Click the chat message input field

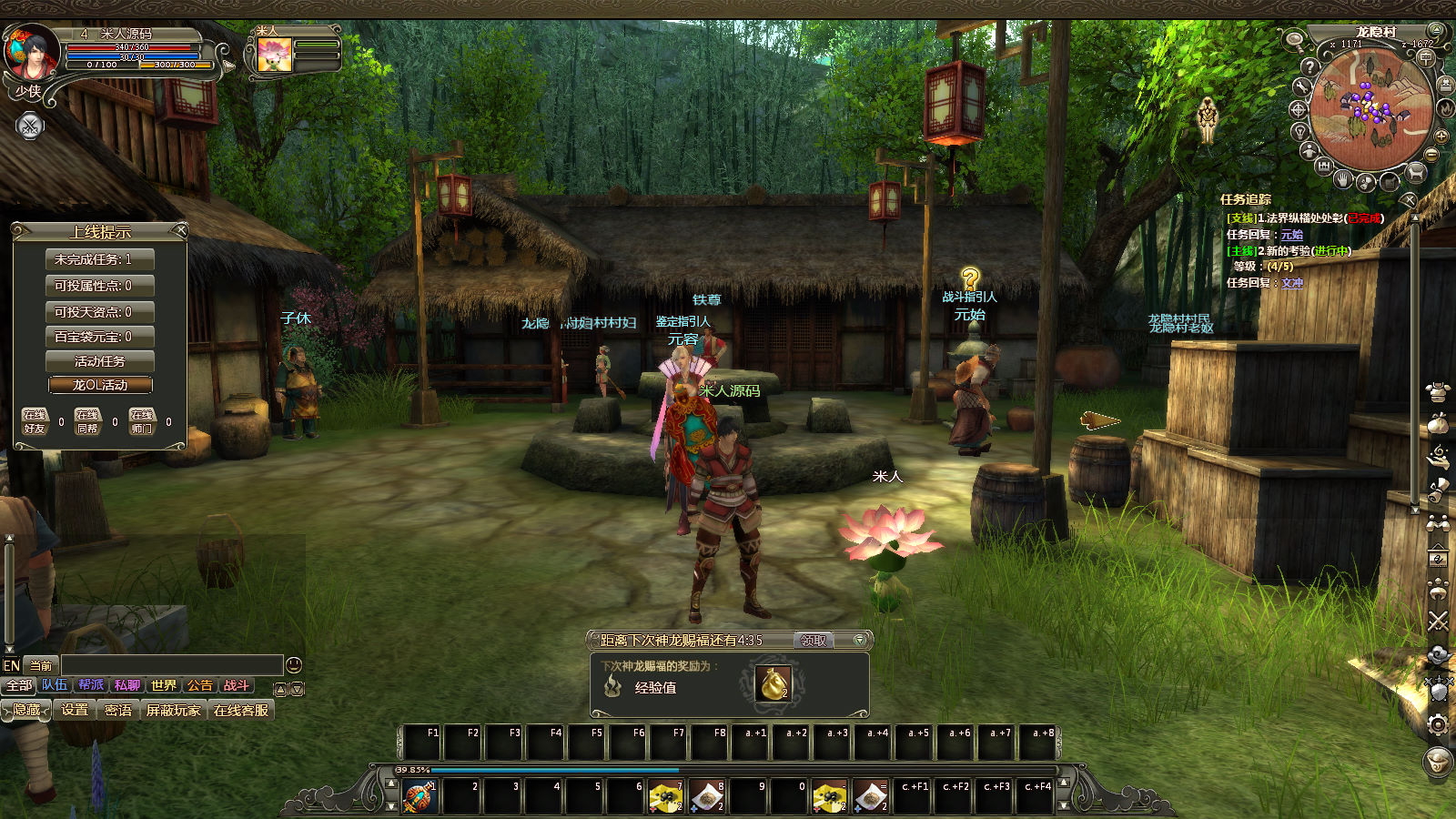(x=171, y=665)
